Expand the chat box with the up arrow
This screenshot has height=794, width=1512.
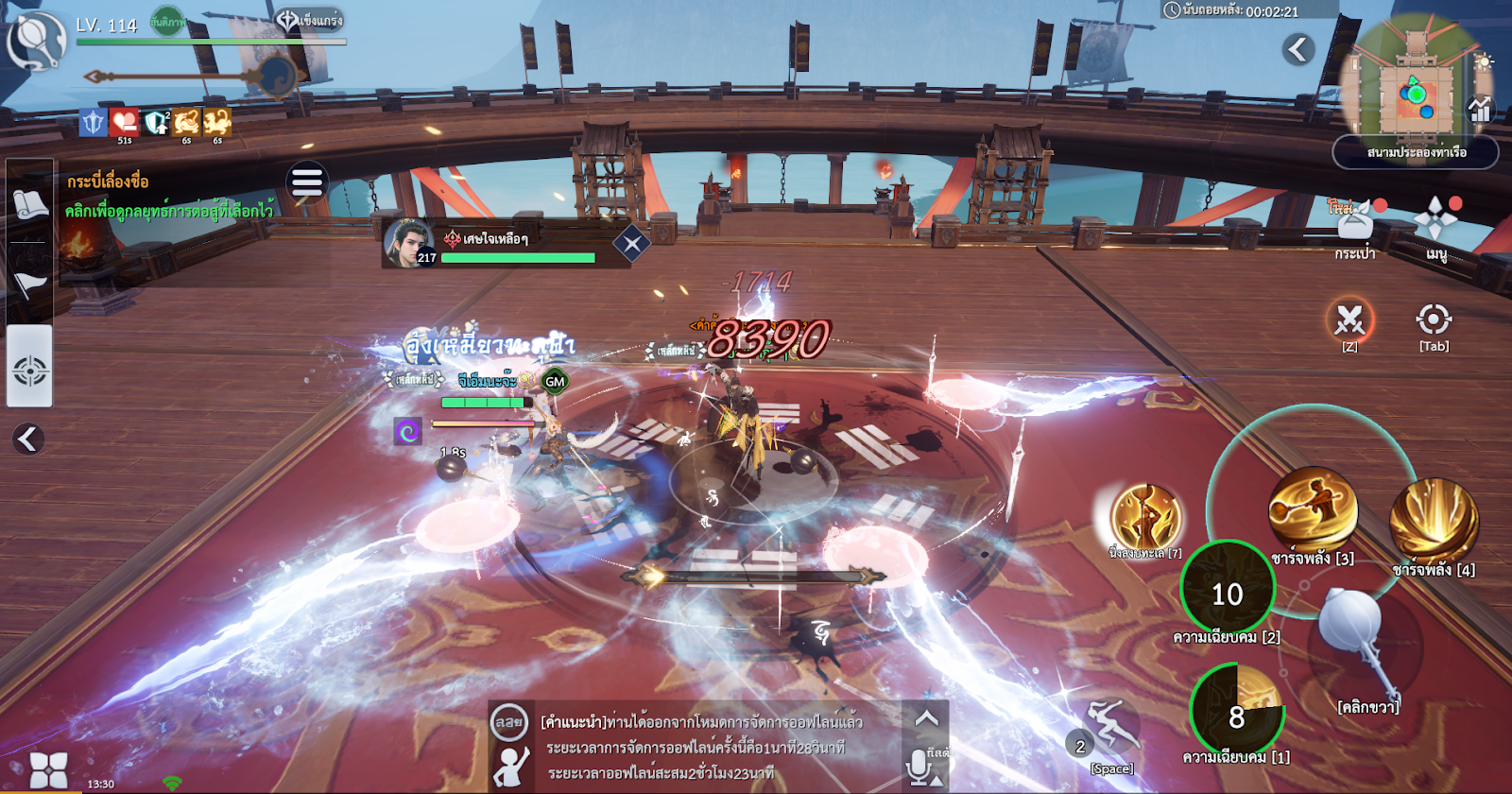[926, 719]
